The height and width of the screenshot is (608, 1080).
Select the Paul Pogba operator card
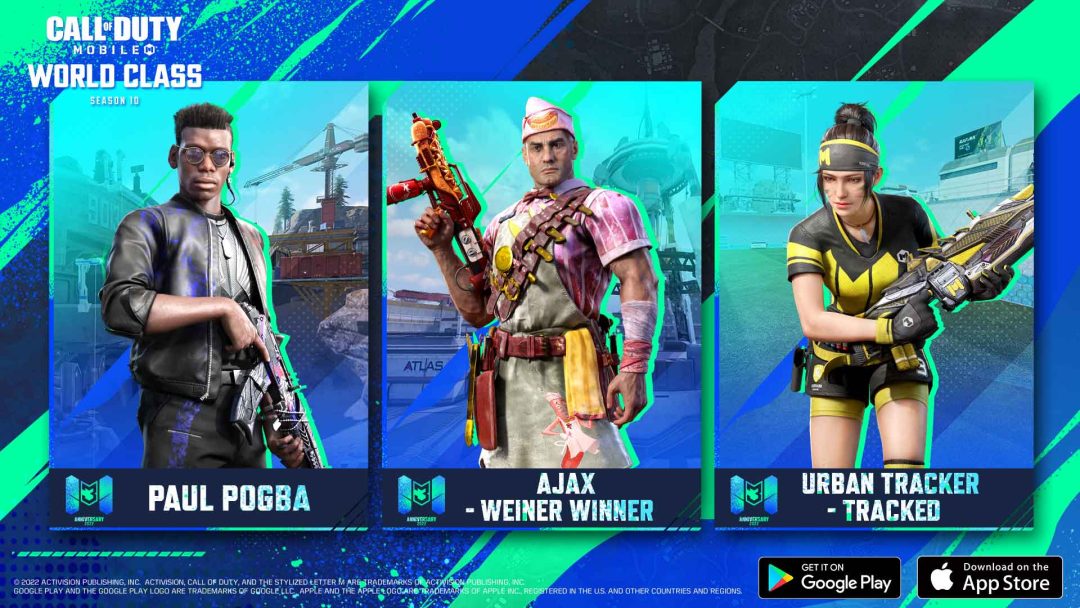[x=208, y=300]
